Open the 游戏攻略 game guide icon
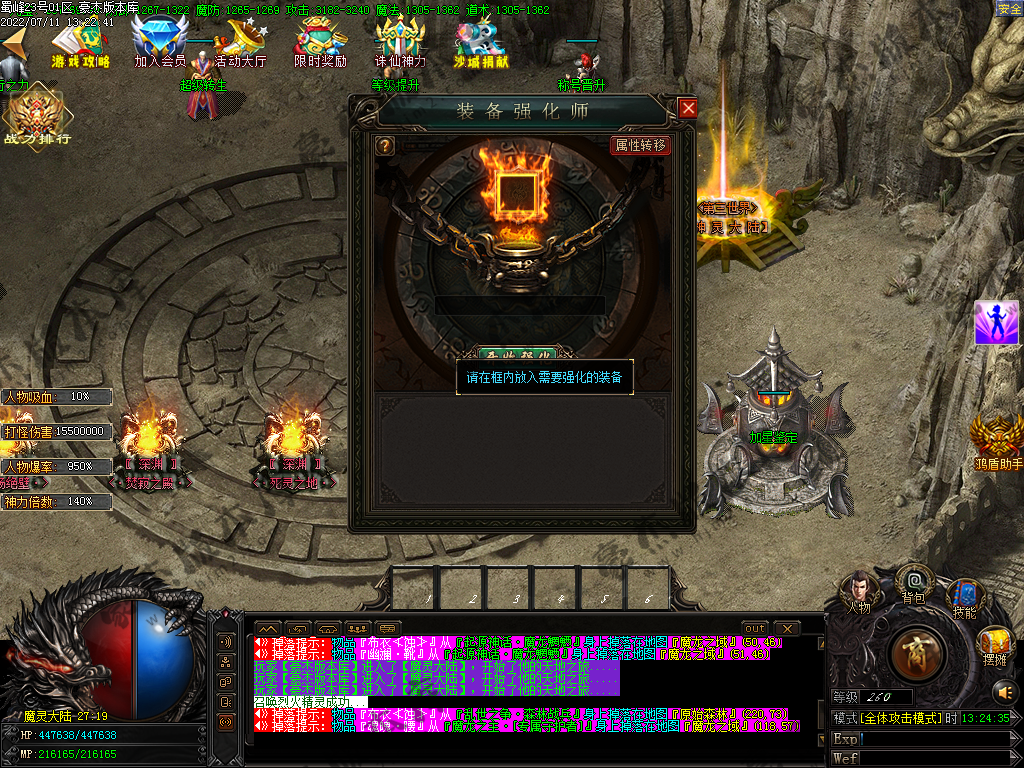 [x=81, y=43]
